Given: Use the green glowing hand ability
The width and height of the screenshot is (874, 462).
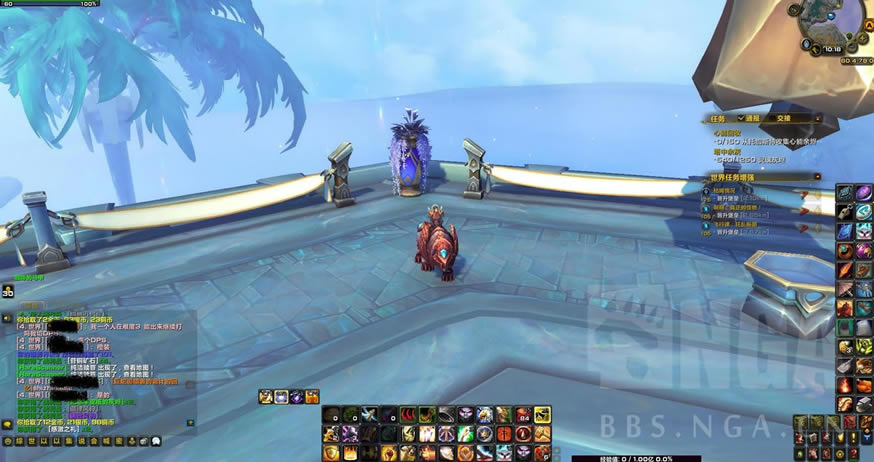Looking at the screenshot, I should tap(466, 434).
